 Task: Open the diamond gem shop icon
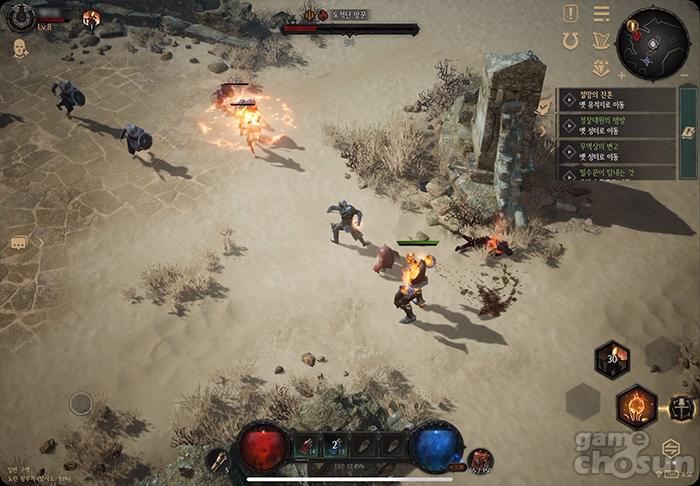pos(600,68)
